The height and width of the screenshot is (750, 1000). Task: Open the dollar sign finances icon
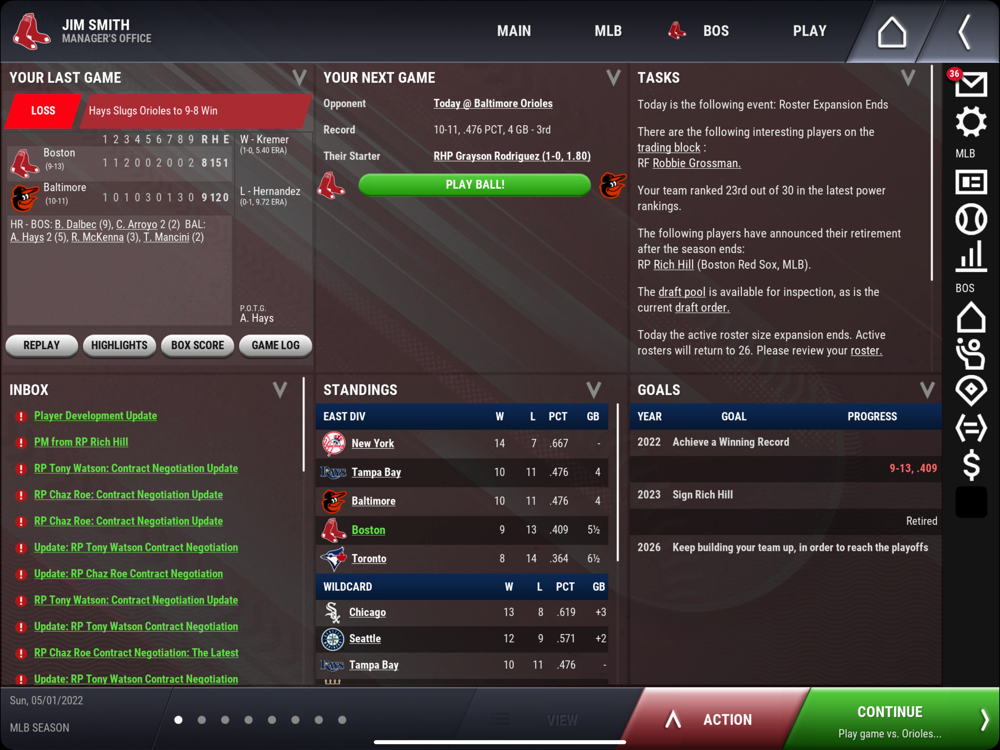pyautogui.click(x=970, y=465)
